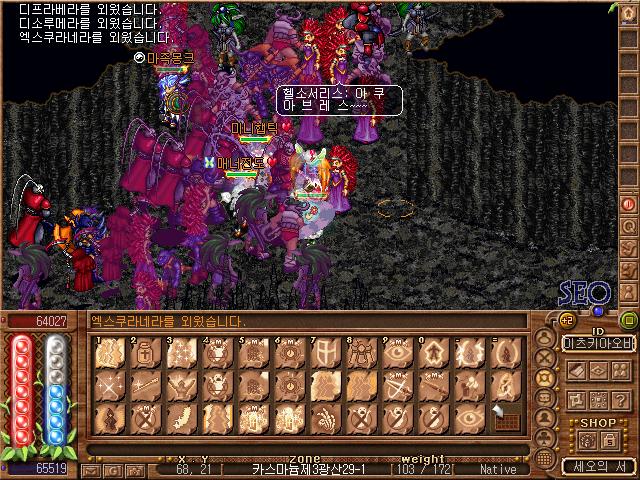
Task: Cast the cross-marked jar spell in slot 2
Action: [x=144, y=353]
